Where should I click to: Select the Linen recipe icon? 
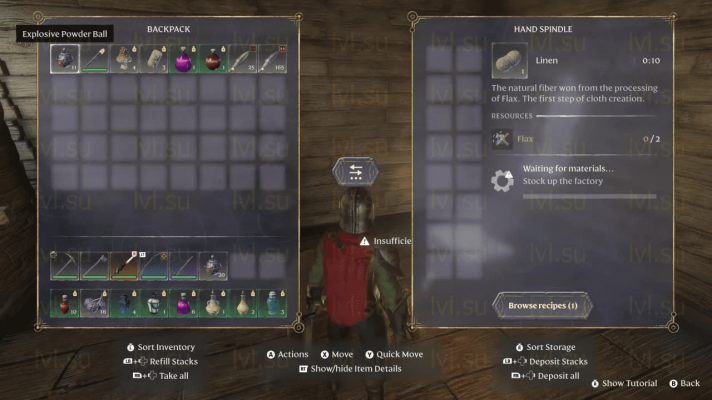(507, 60)
